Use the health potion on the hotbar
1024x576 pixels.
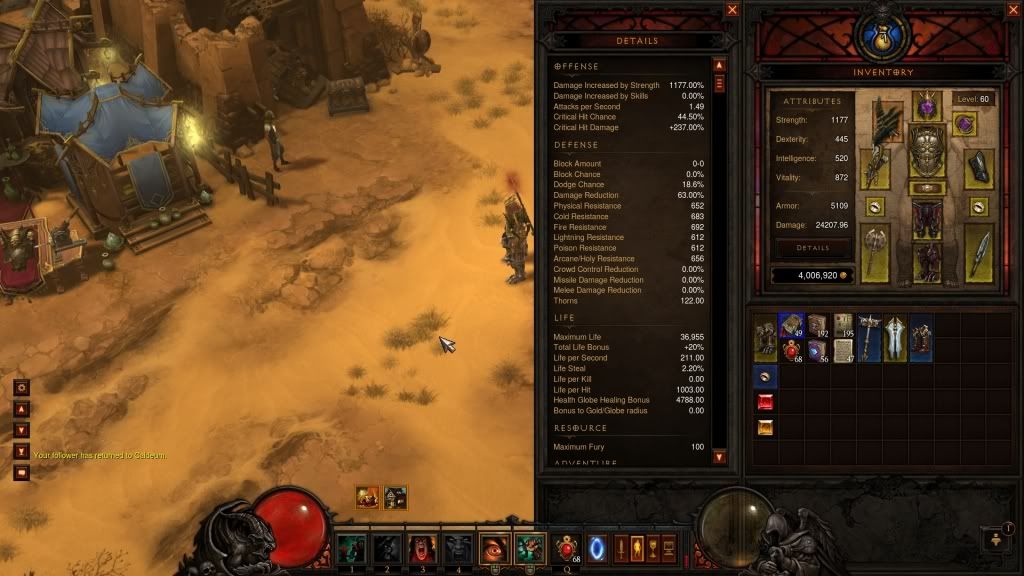(x=566, y=548)
